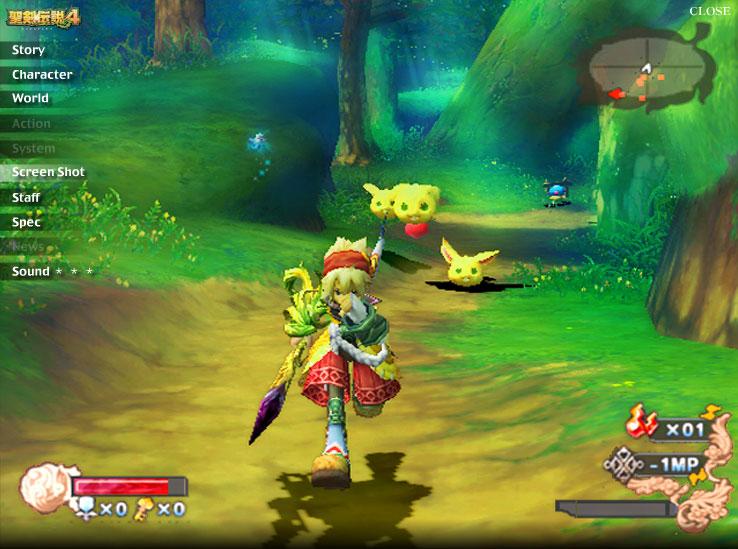Click the golden key counter icon
The width and height of the screenshot is (738, 549).
pyautogui.click(x=146, y=509)
